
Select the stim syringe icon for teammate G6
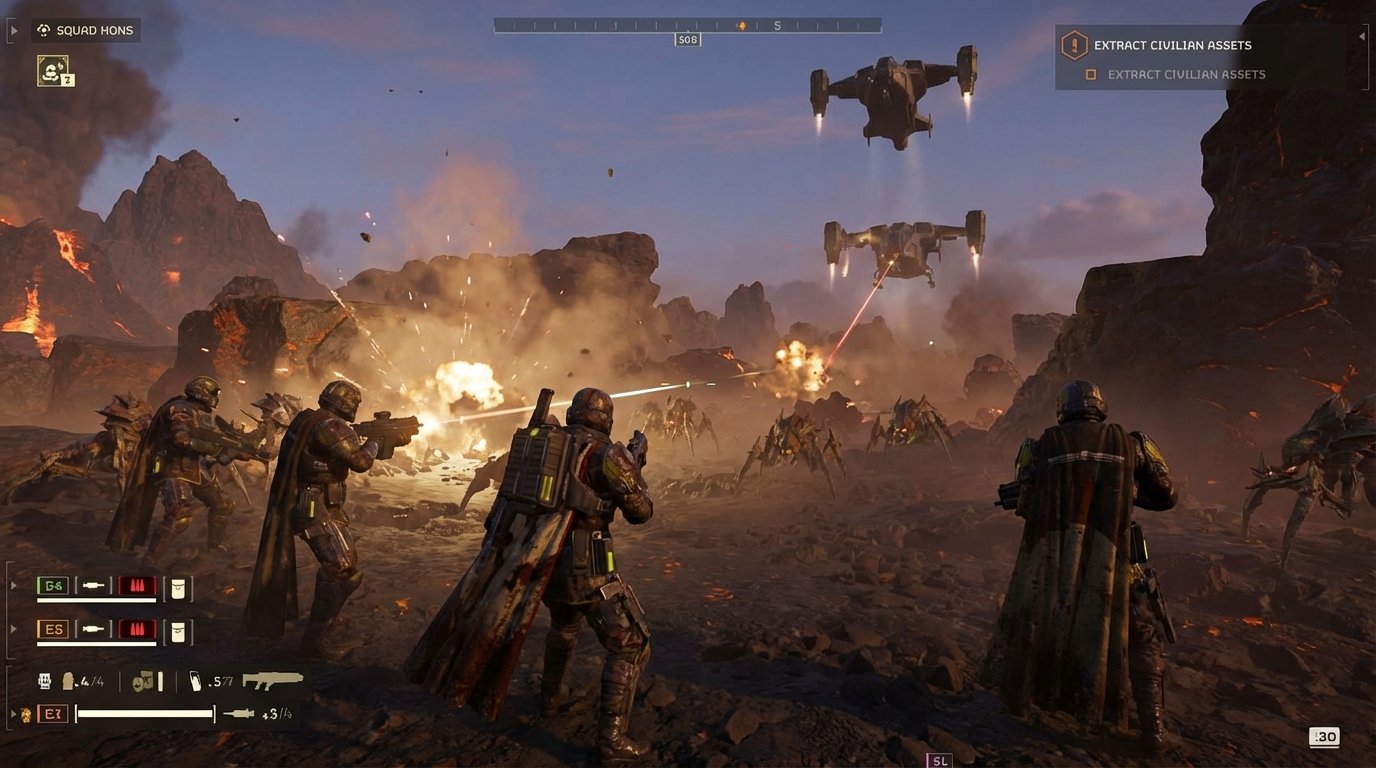92,587
